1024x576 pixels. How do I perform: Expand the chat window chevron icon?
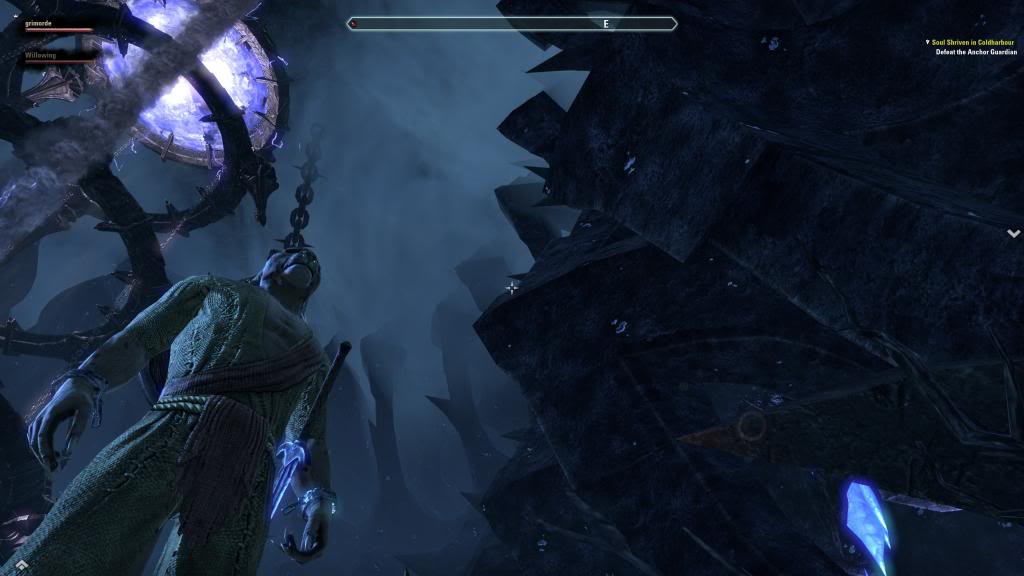21,565
